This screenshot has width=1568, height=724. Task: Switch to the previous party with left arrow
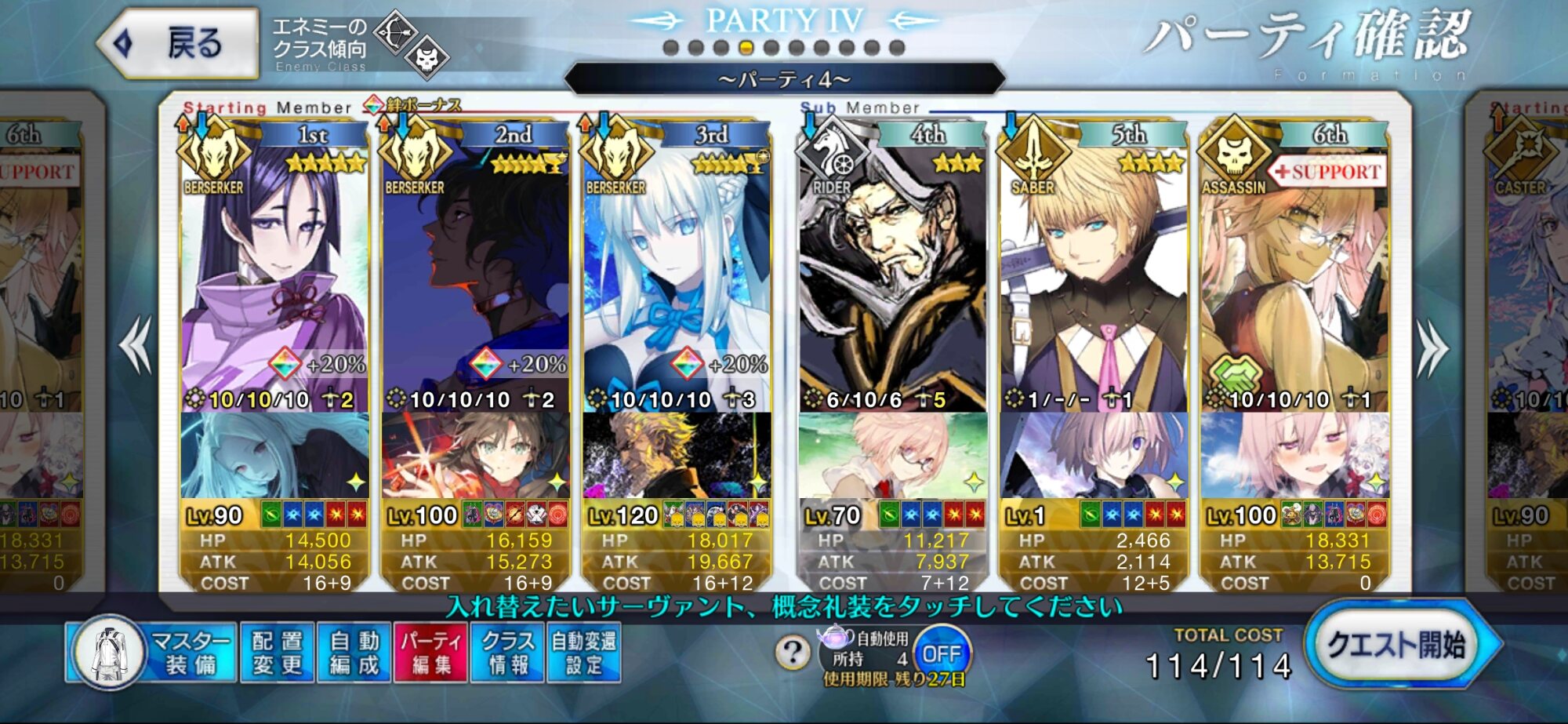click(x=136, y=345)
